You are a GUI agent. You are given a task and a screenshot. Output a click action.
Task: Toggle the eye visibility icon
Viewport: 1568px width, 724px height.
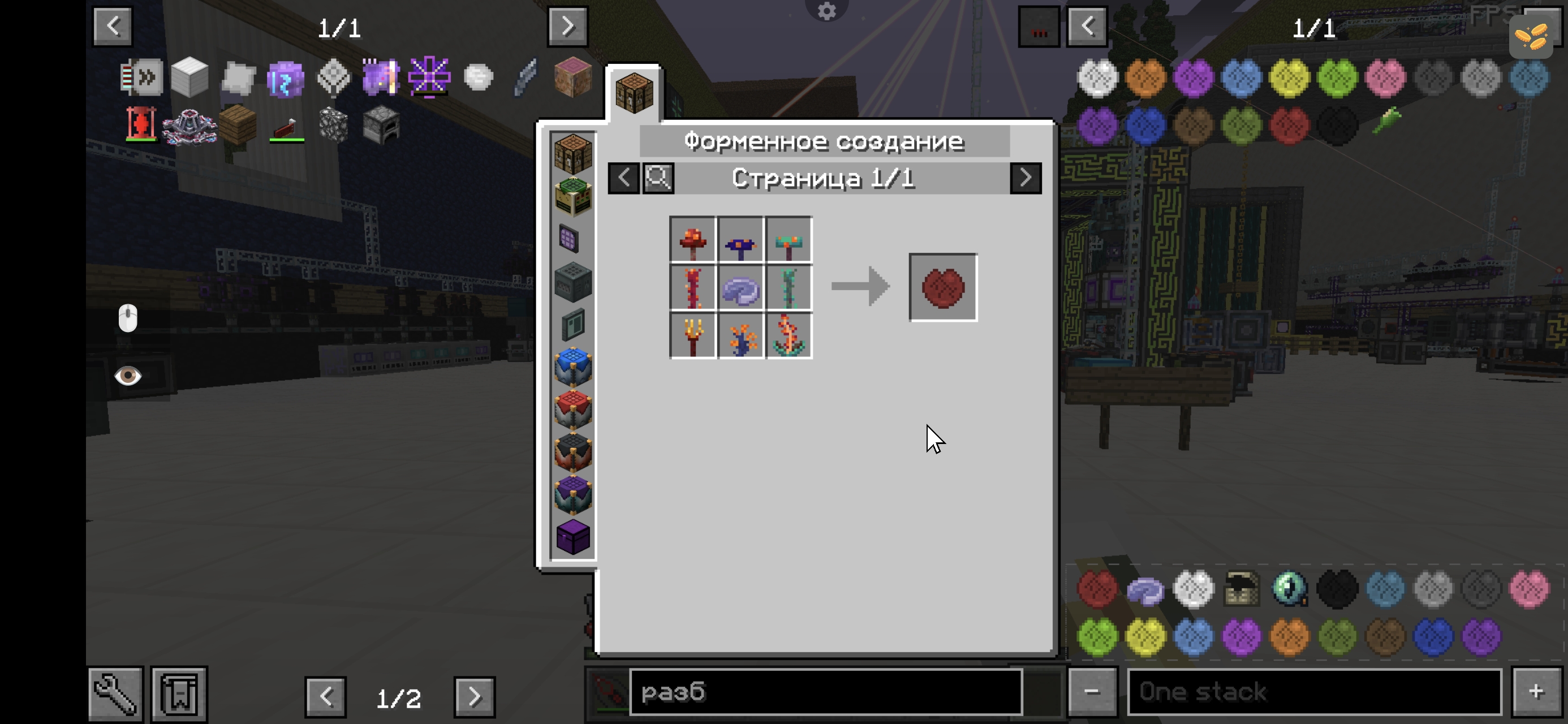click(x=128, y=376)
